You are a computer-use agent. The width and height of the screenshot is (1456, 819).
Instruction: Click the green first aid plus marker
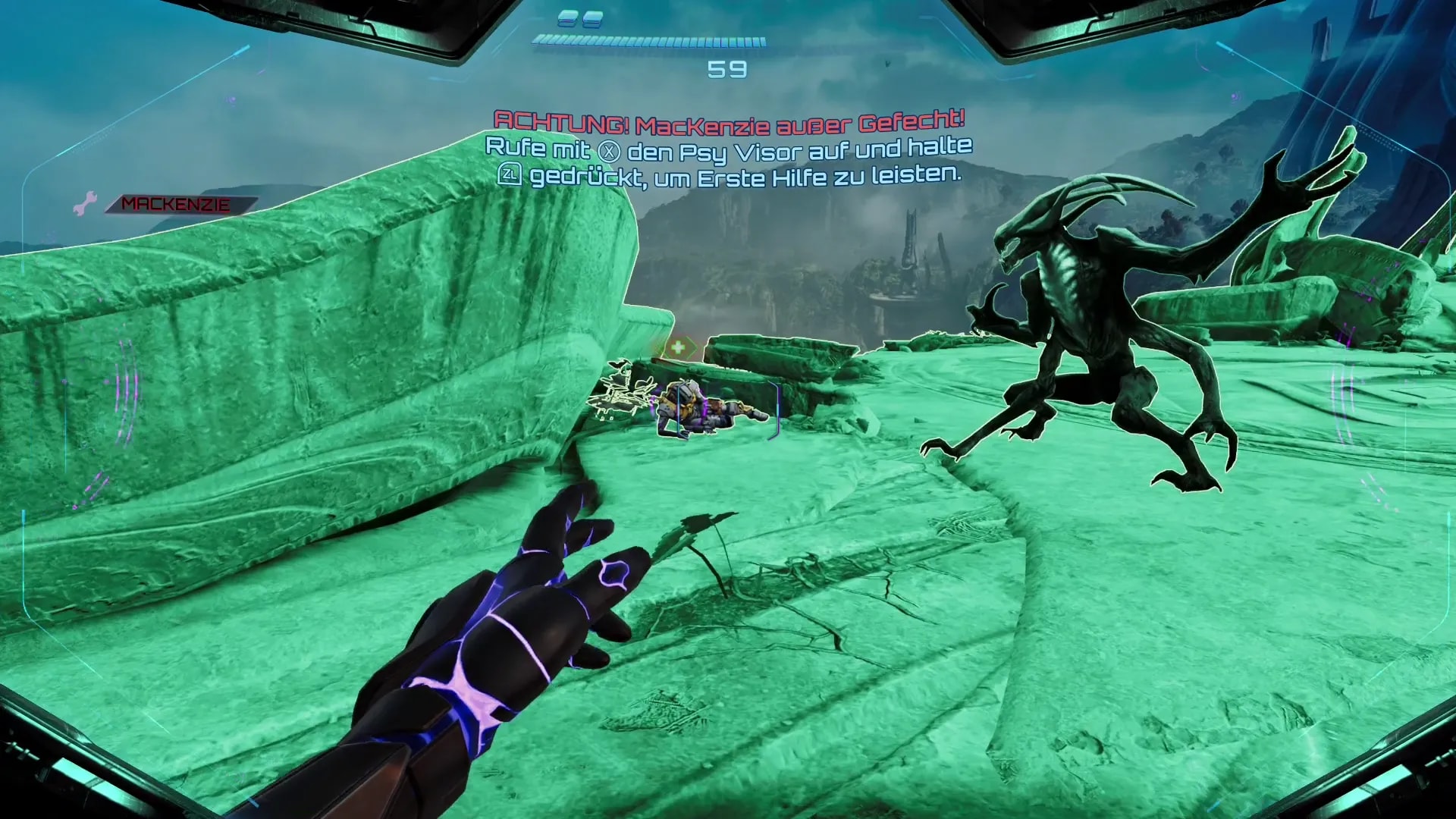tap(677, 347)
